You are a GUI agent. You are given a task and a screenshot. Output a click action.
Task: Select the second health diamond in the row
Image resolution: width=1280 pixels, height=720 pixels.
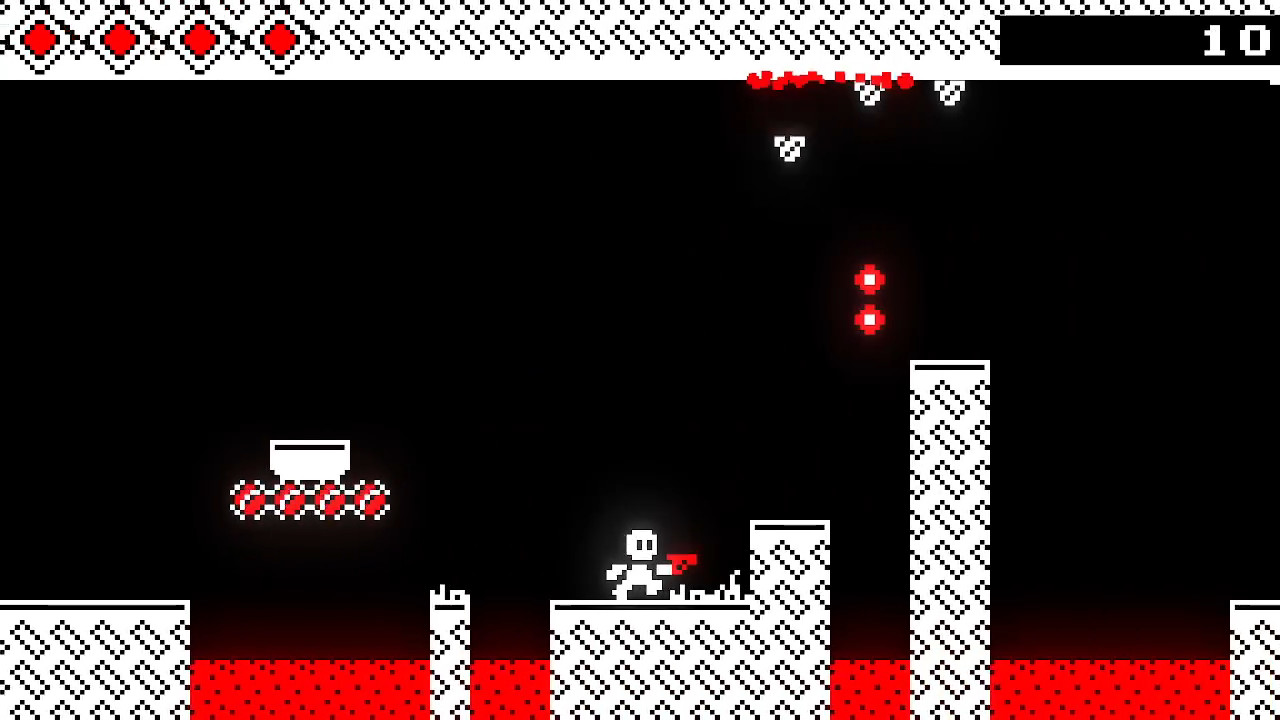click(x=118, y=39)
